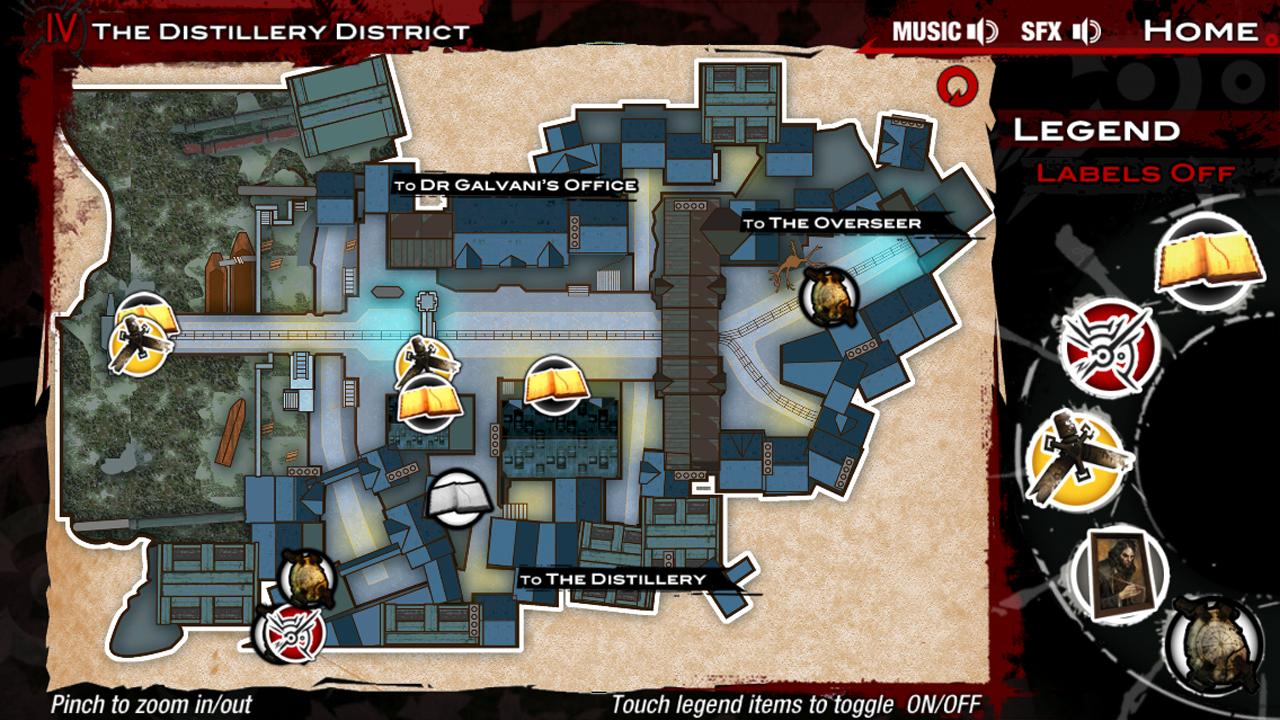Screen dimensions: 1280x720
Task: Follow the 'to Dr Galvani's Office' label
Action: (x=515, y=185)
